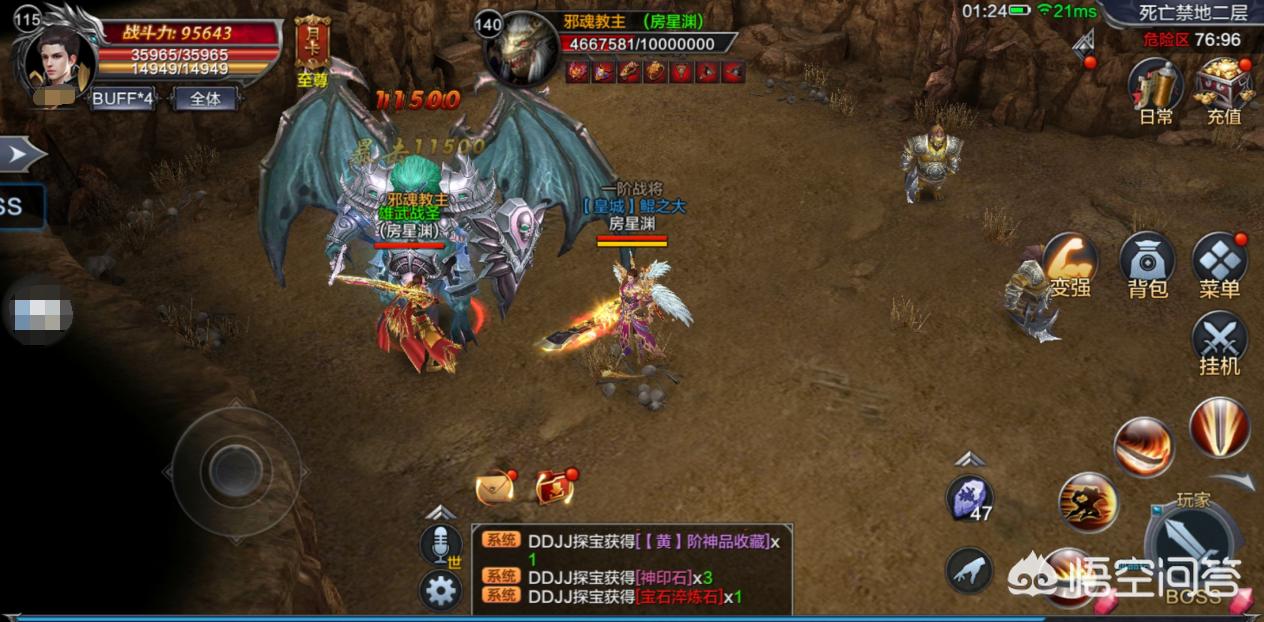
Task: Open chat settings gear icon
Action: (440, 591)
